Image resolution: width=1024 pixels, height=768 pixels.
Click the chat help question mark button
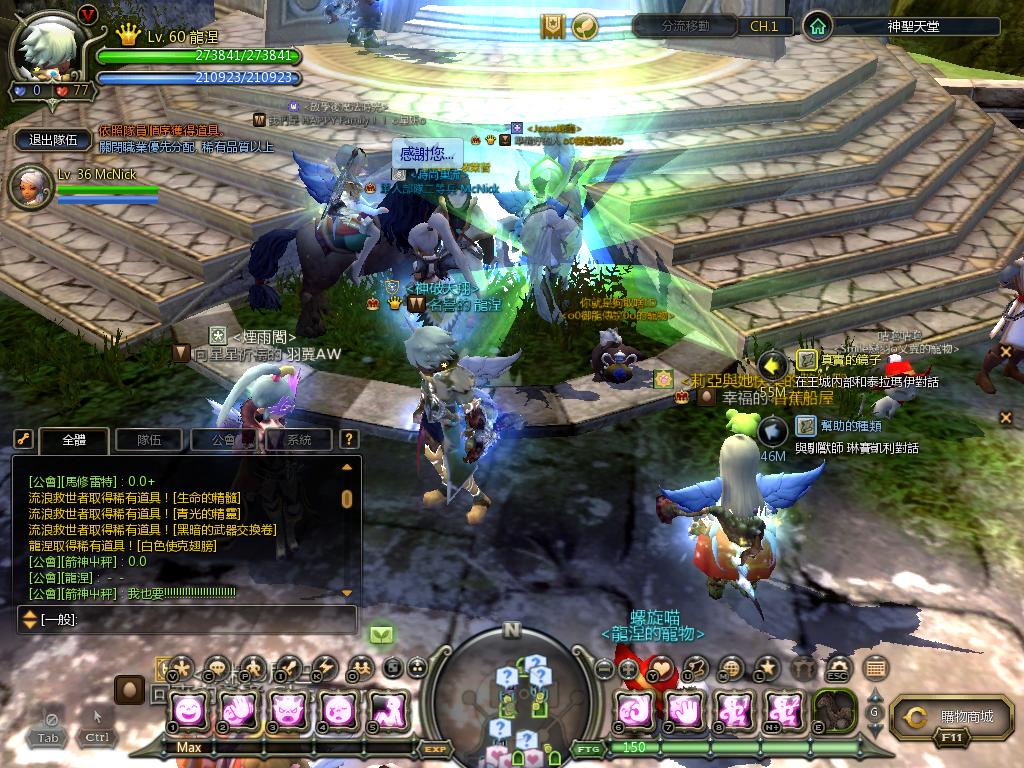(x=348, y=439)
